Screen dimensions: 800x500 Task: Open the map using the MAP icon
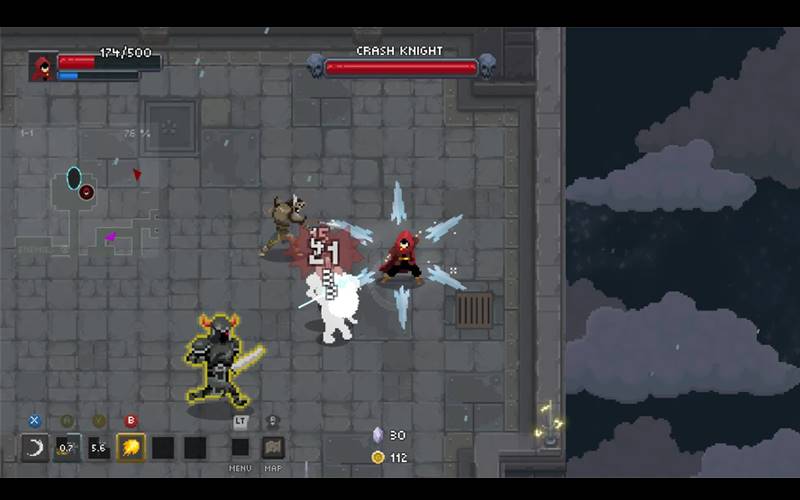273,447
